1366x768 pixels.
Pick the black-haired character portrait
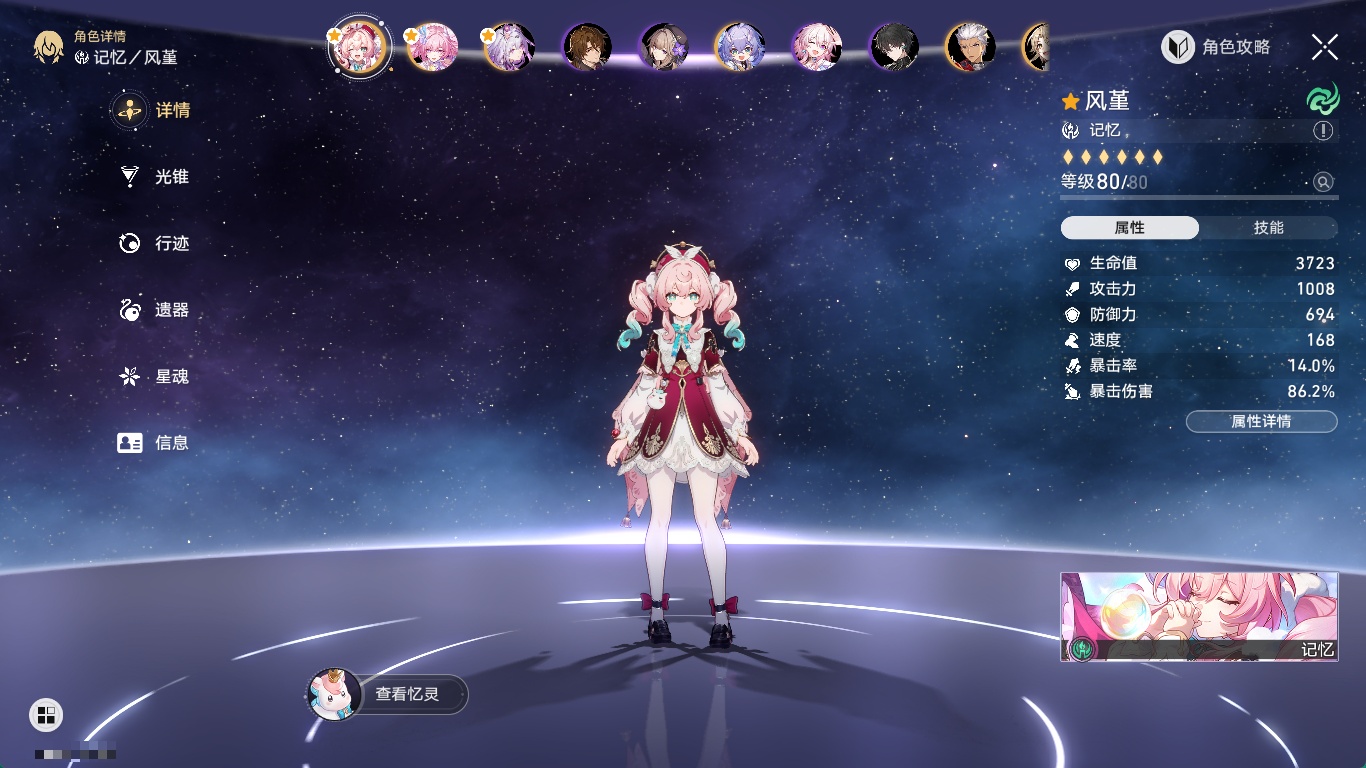pyautogui.click(x=894, y=47)
